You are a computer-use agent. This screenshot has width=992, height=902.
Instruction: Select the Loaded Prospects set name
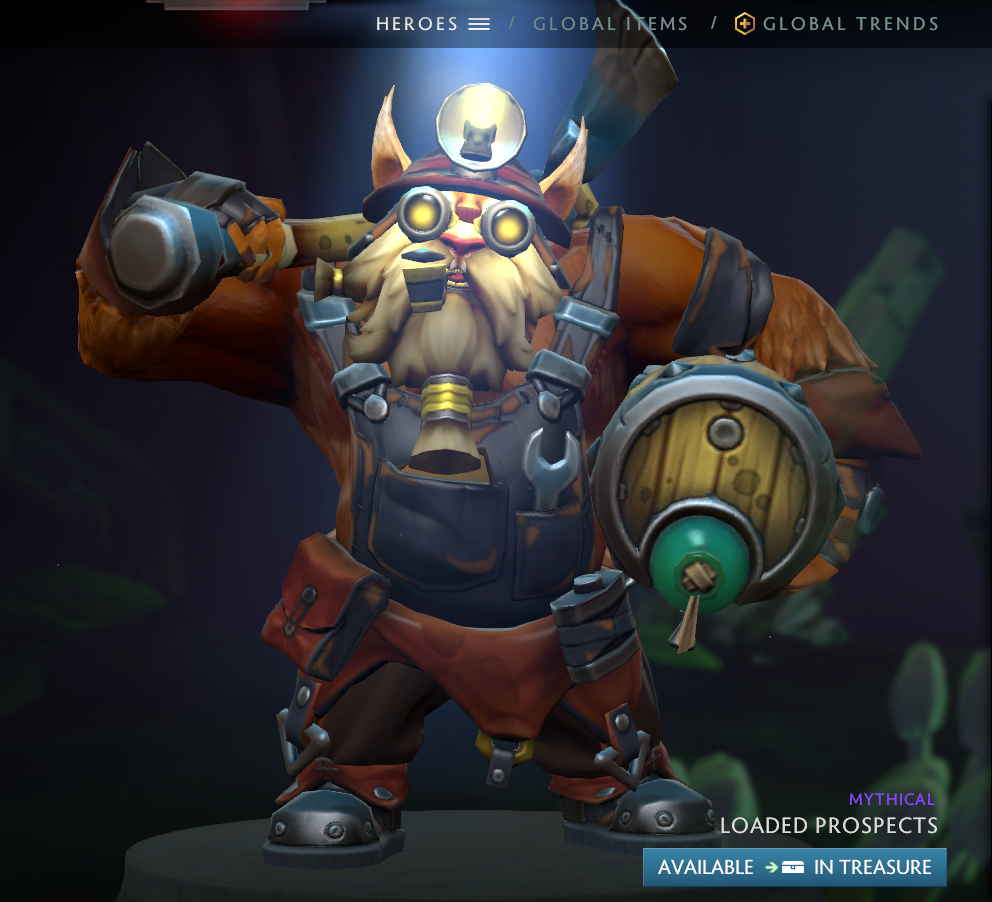tap(829, 826)
